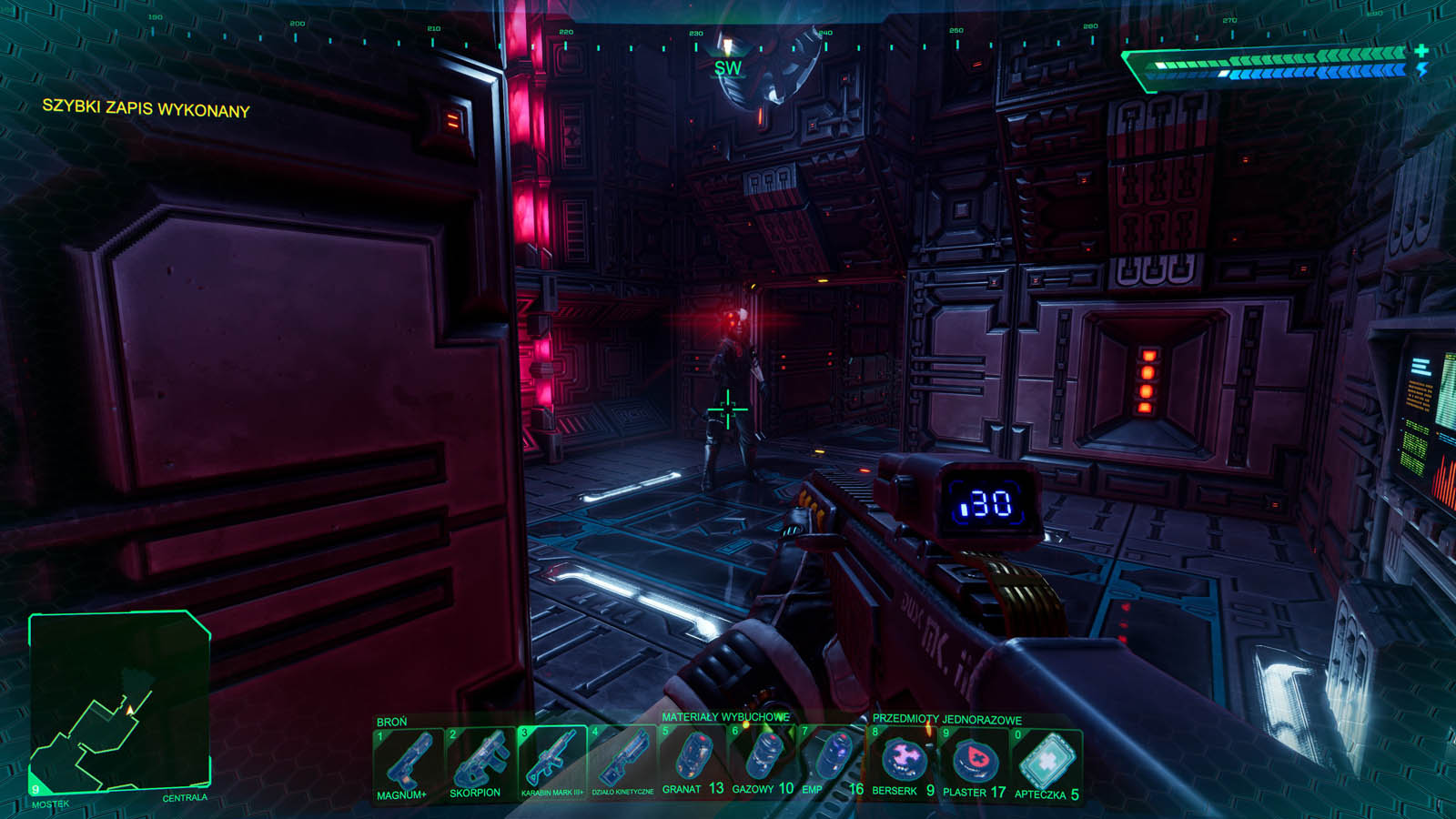The width and height of the screenshot is (1456, 819).
Task: Use the Apteczka medkit slot
Action: pos(1046,761)
